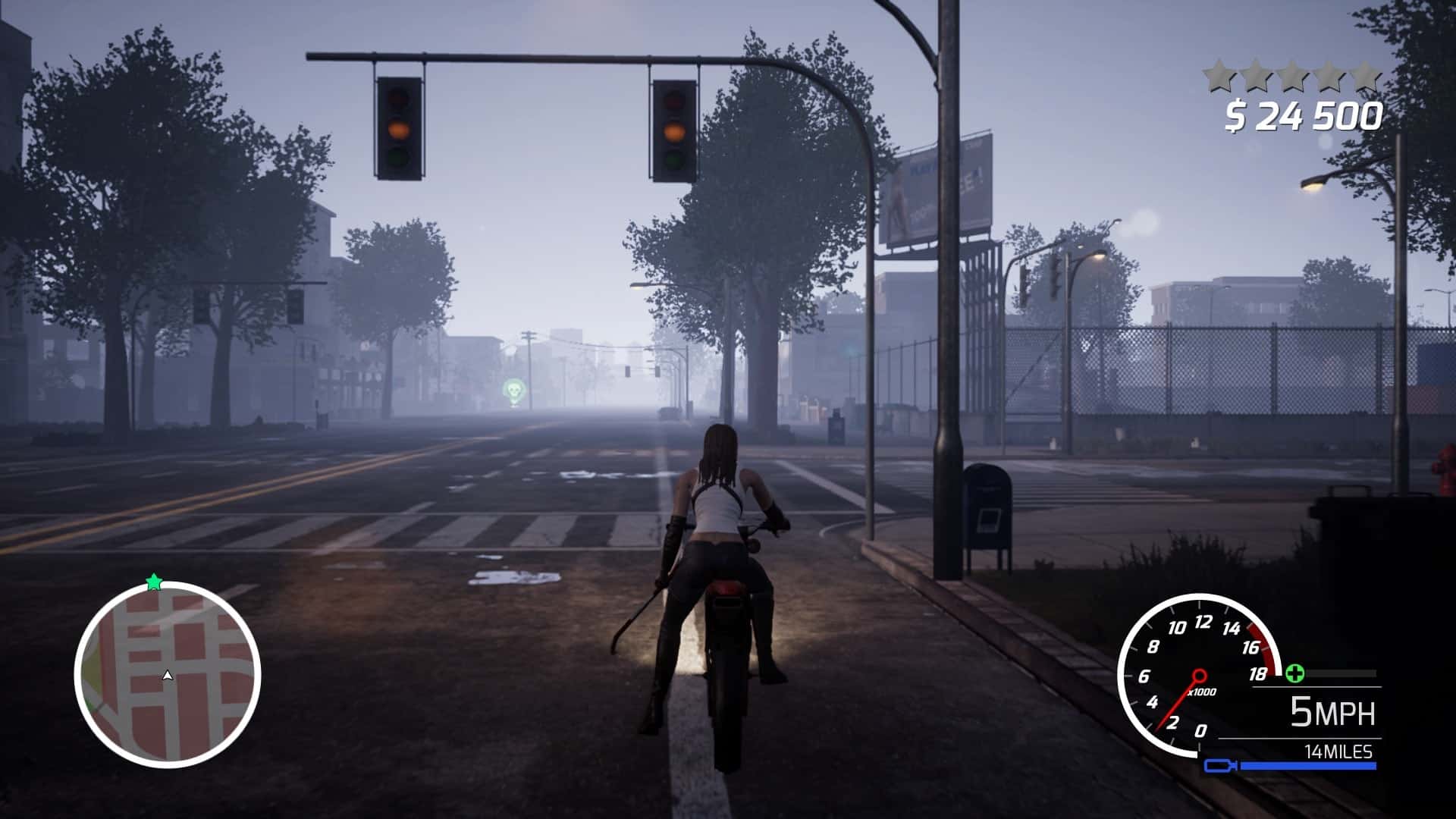1456x819 pixels.
Task: Click the green skull objective marker
Action: tap(513, 391)
